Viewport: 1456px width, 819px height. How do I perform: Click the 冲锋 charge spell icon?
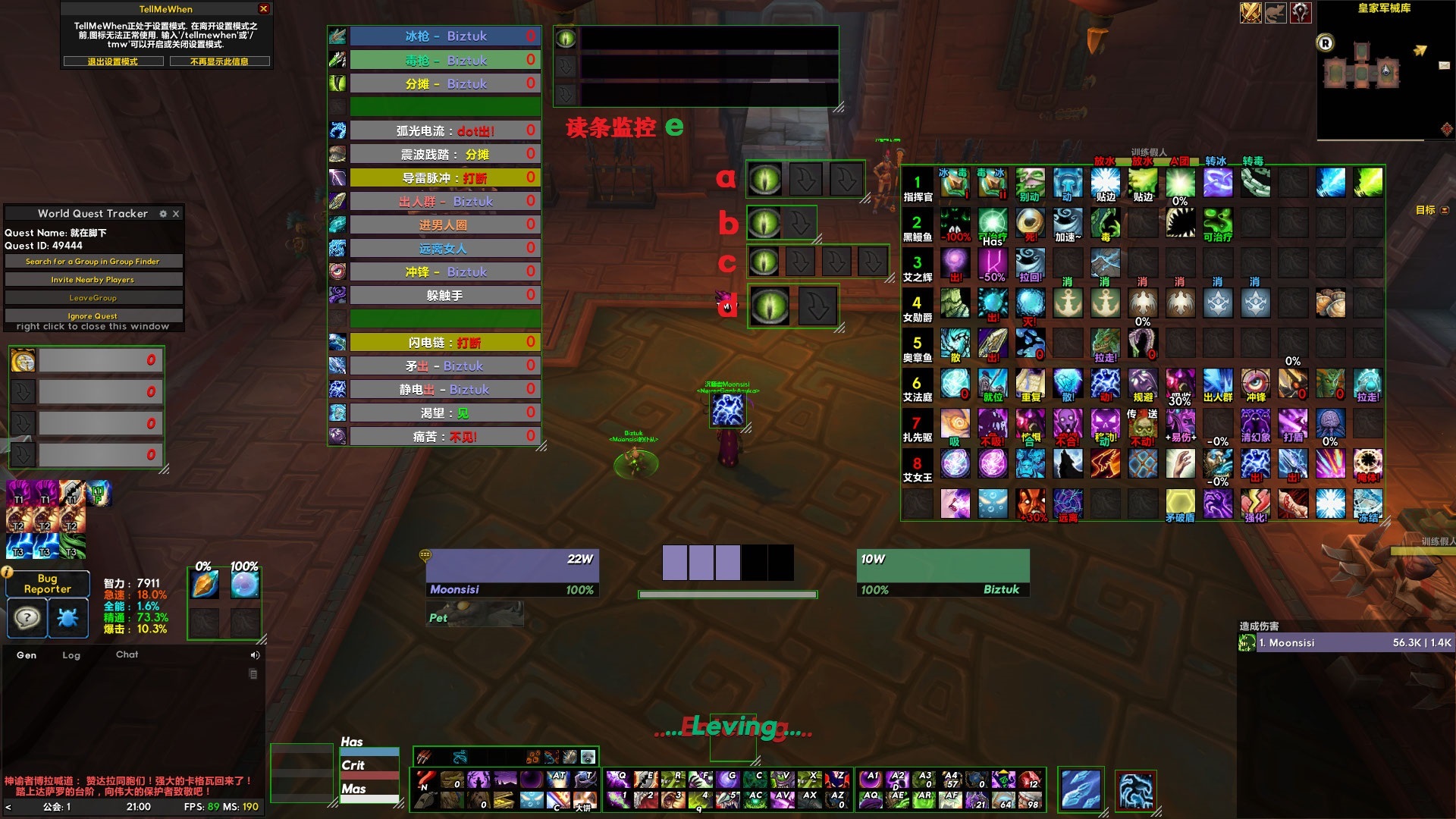pos(336,271)
